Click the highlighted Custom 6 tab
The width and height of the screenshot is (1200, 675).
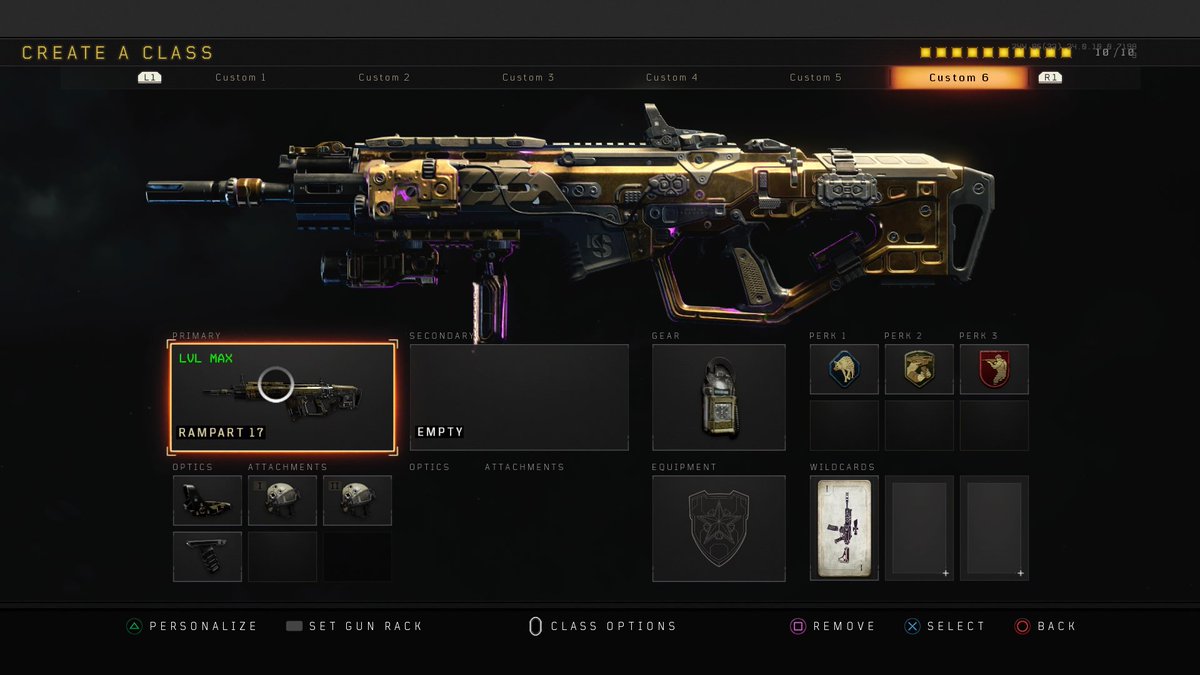(959, 78)
